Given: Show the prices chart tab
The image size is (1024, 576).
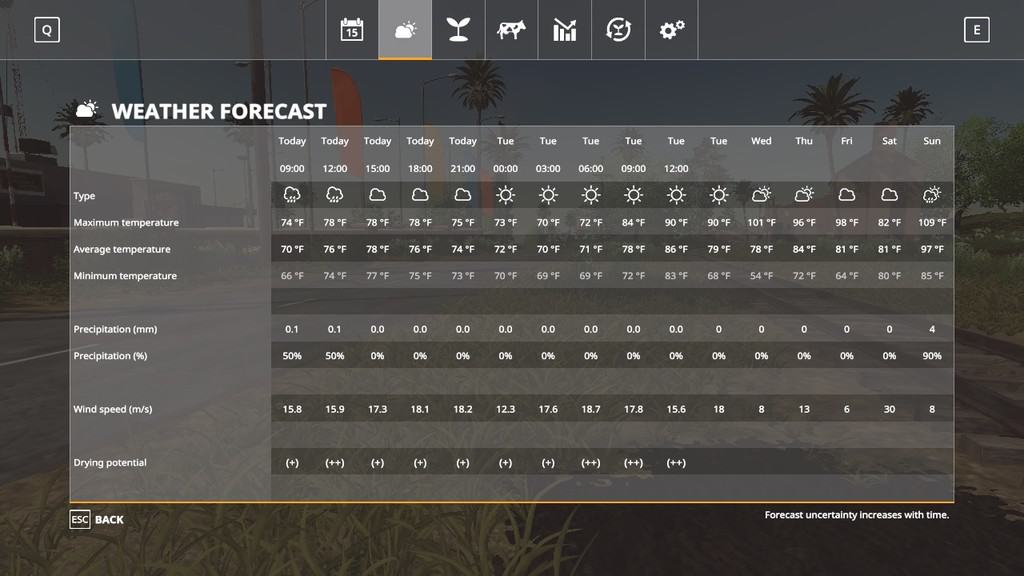Looking at the screenshot, I should pyautogui.click(x=565, y=30).
